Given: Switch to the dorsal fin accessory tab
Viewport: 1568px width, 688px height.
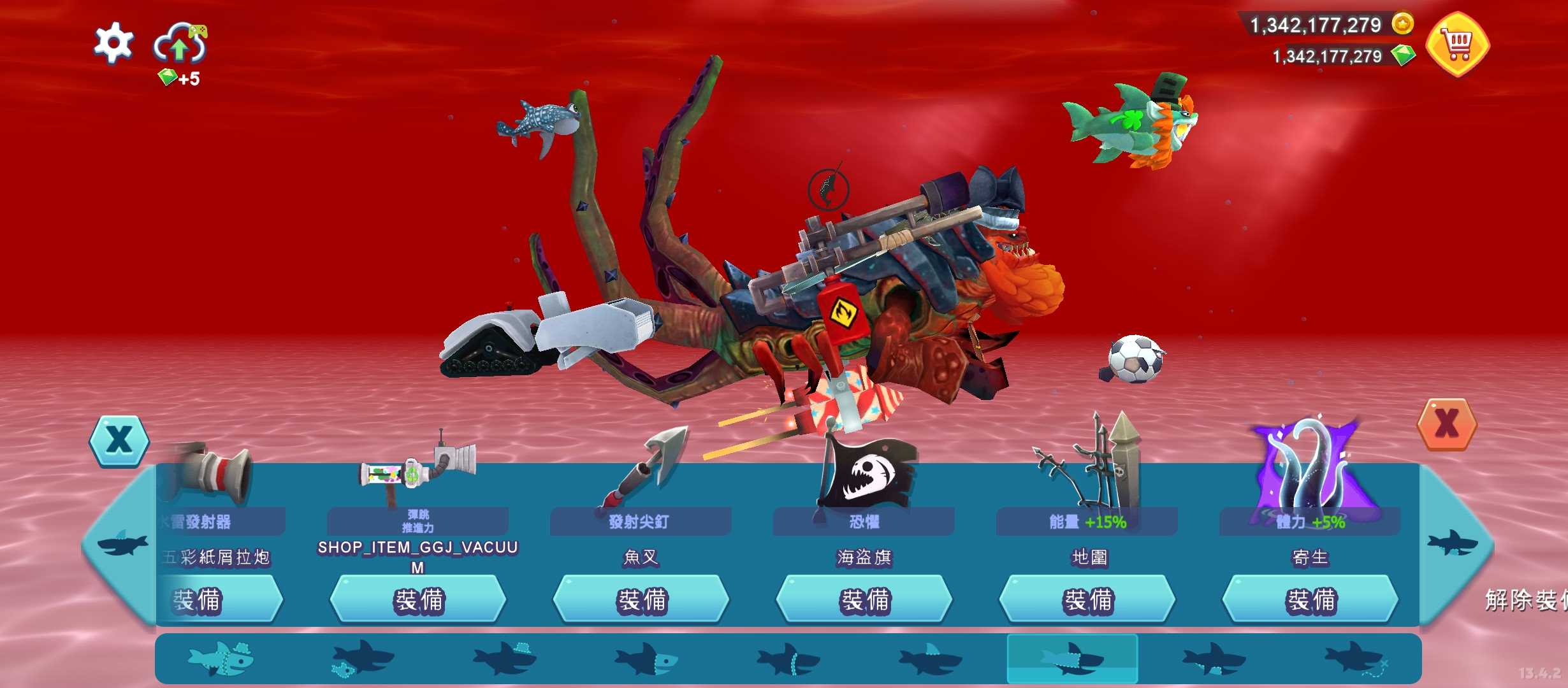Looking at the screenshot, I should click(930, 659).
